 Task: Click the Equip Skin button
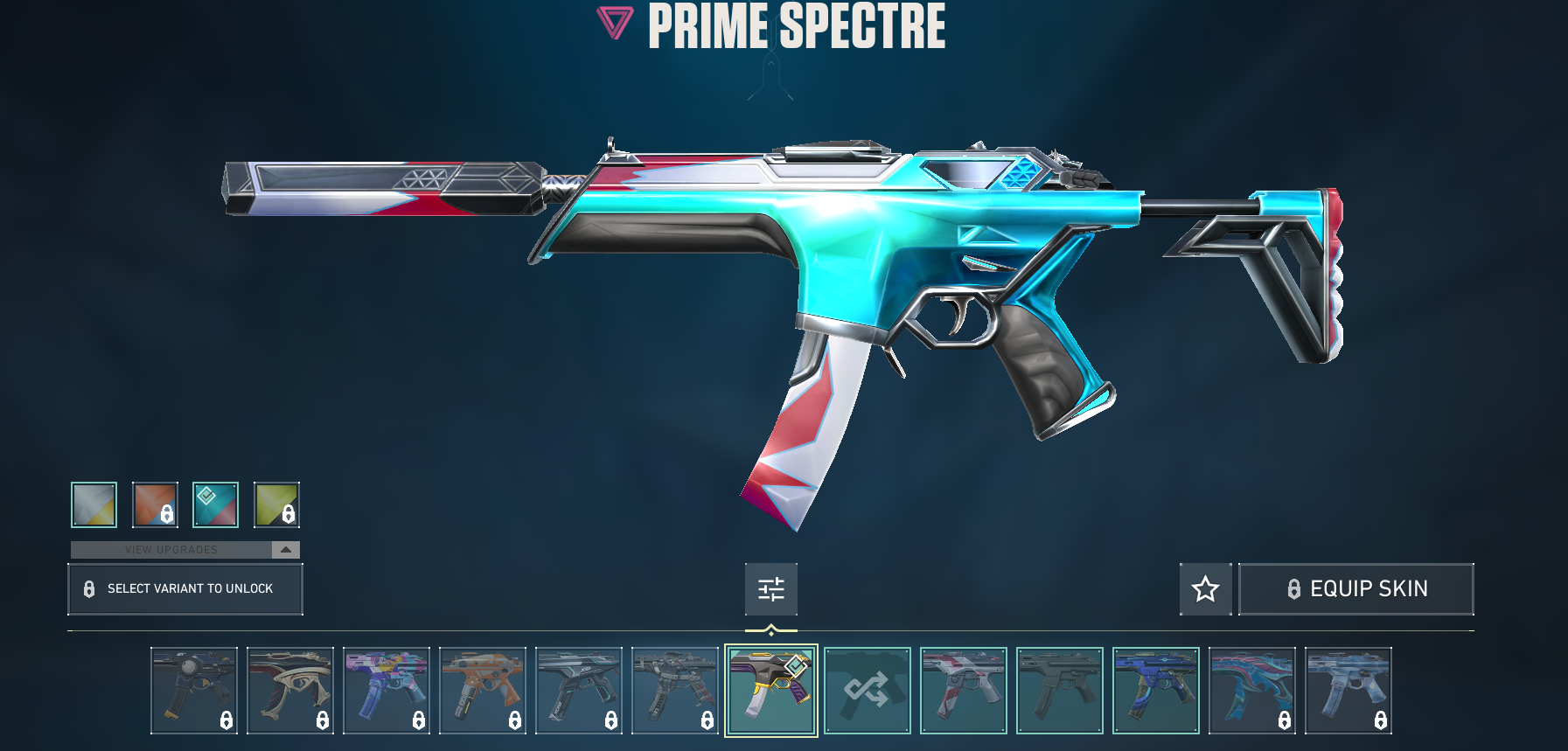(x=1355, y=588)
